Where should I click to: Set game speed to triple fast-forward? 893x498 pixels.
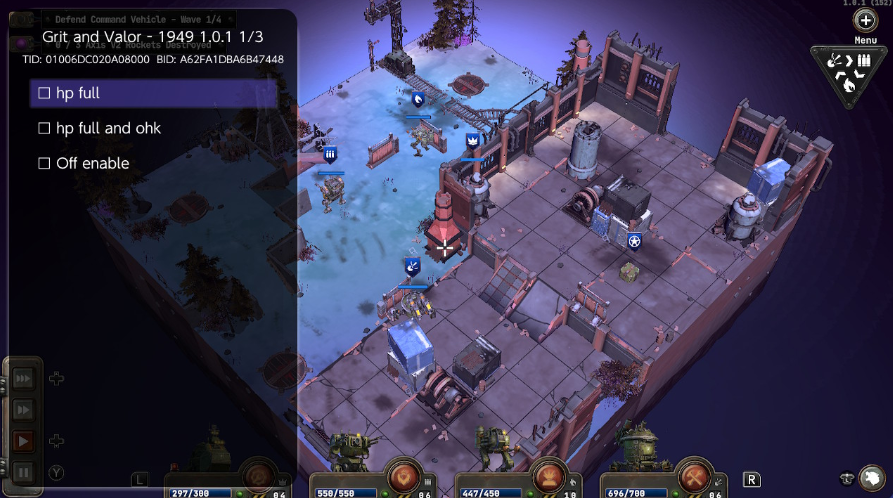tap(23, 379)
